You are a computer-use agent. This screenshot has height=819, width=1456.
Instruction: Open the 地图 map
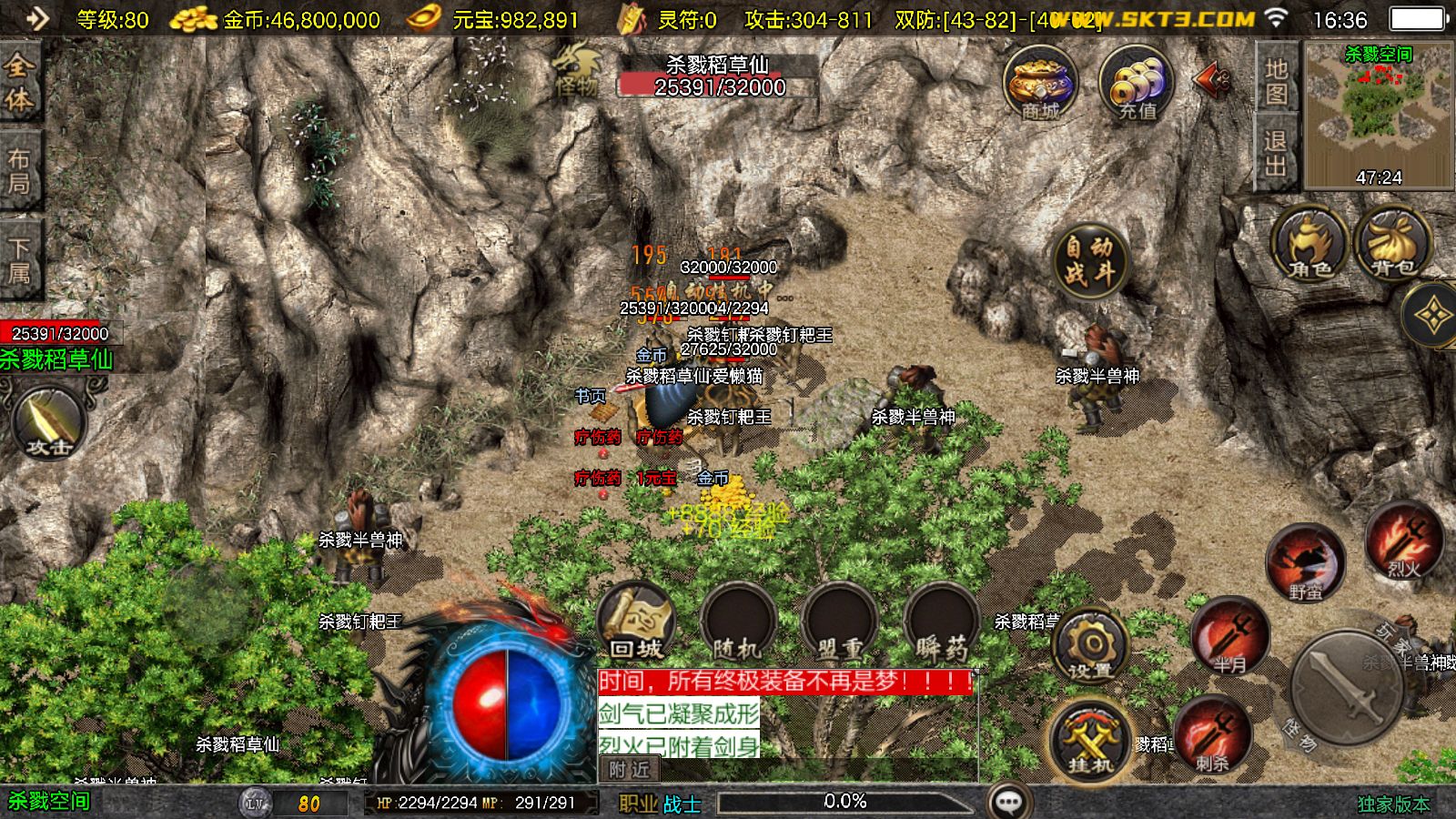pos(1276,80)
